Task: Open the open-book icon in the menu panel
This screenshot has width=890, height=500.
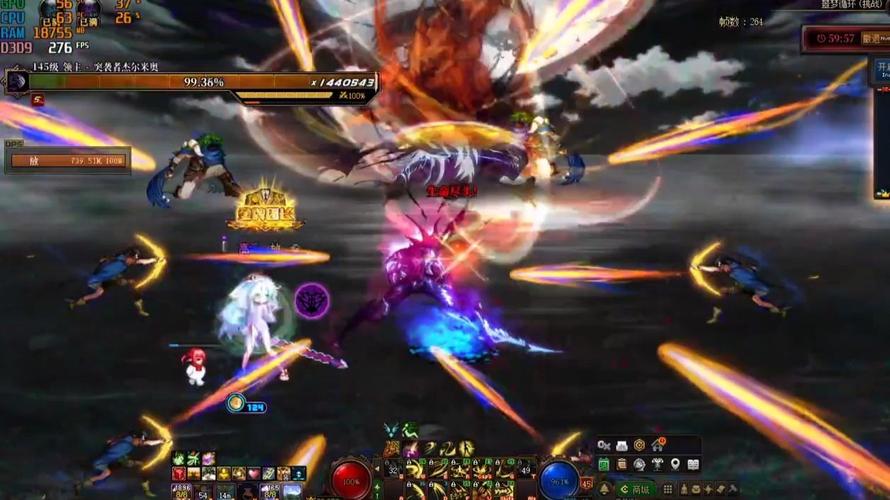Action: pos(694,464)
